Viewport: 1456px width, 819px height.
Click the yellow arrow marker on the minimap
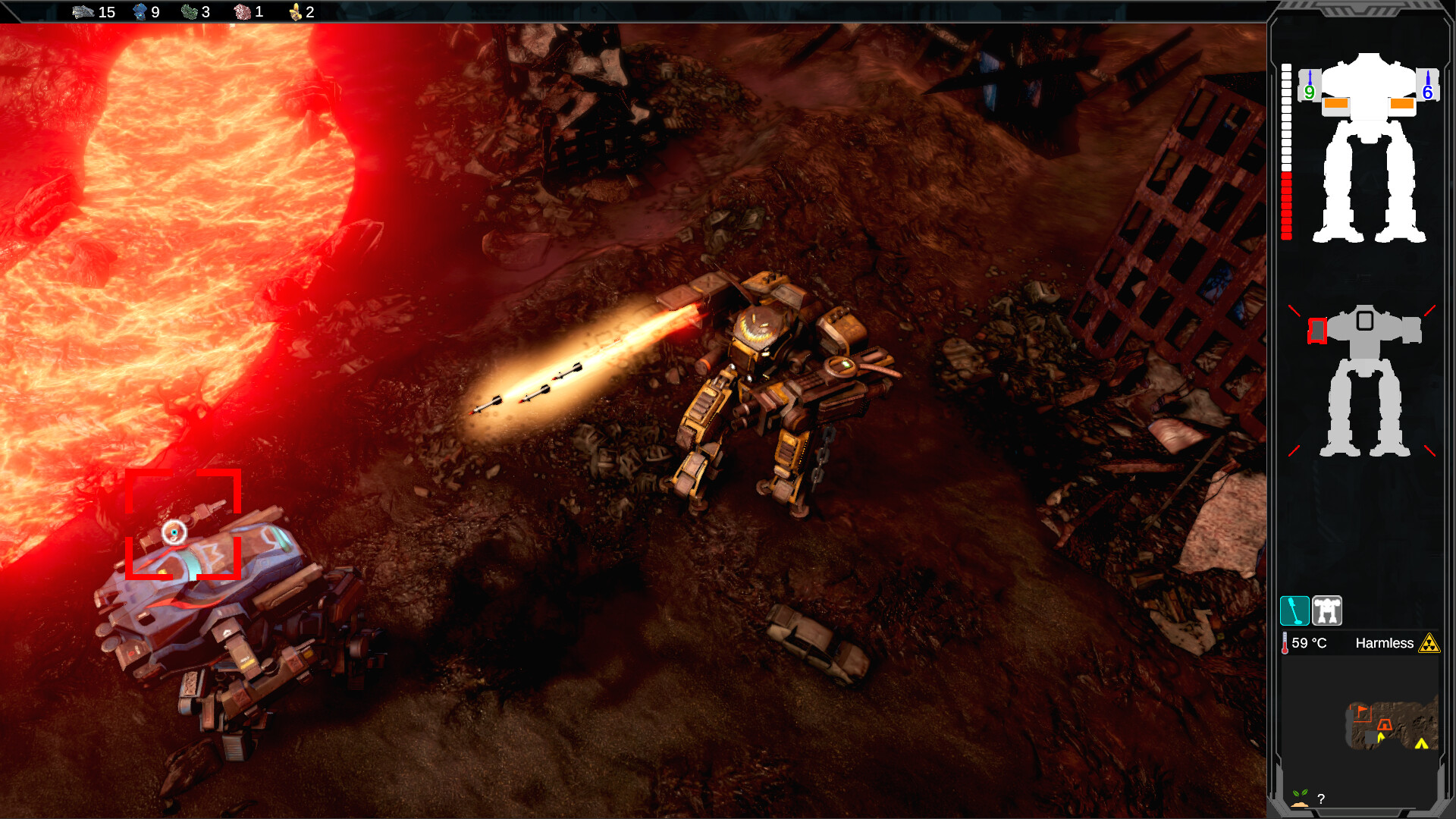point(1421,744)
